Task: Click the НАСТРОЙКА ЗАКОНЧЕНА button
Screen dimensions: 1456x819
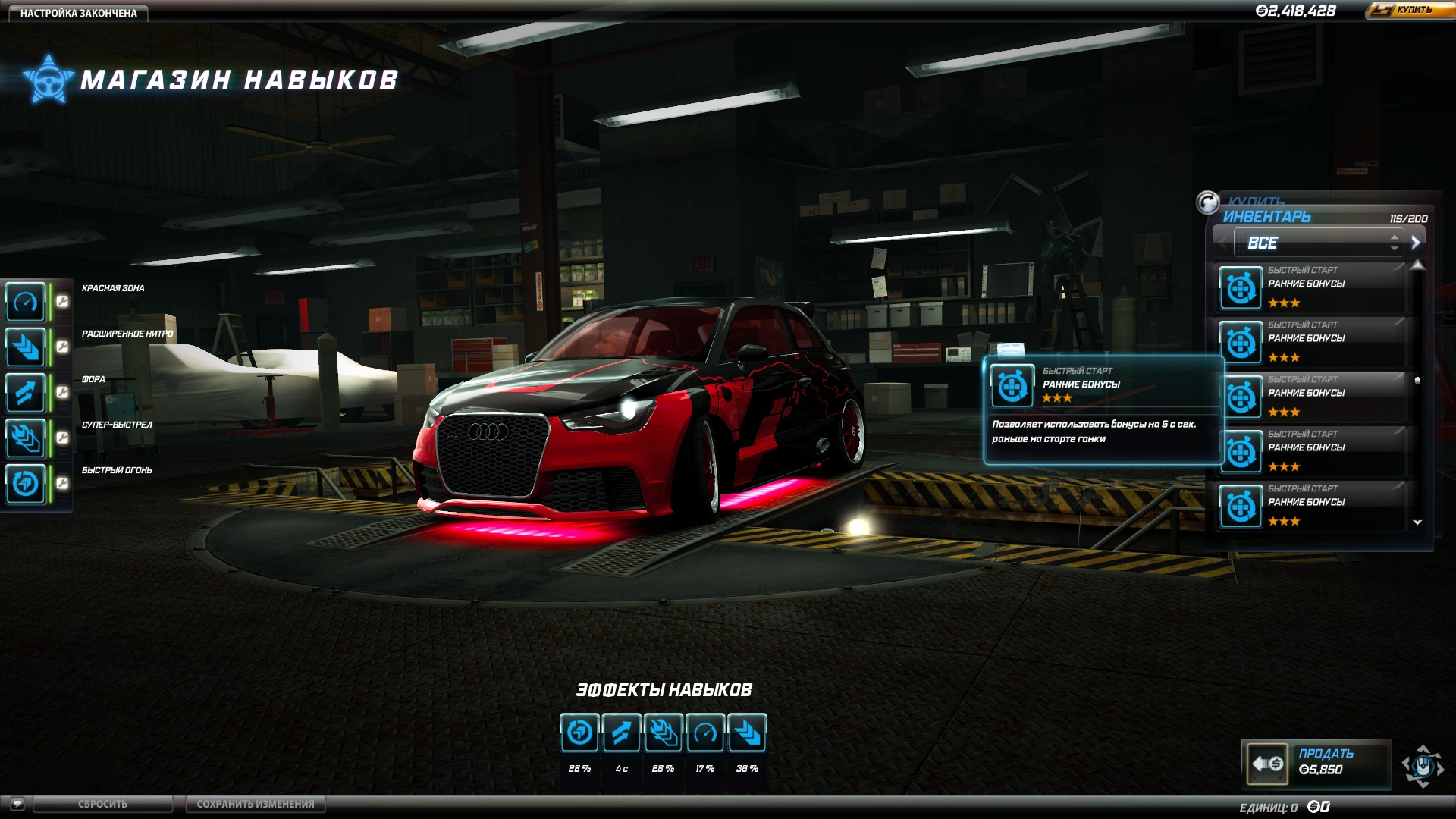Action: point(78,13)
